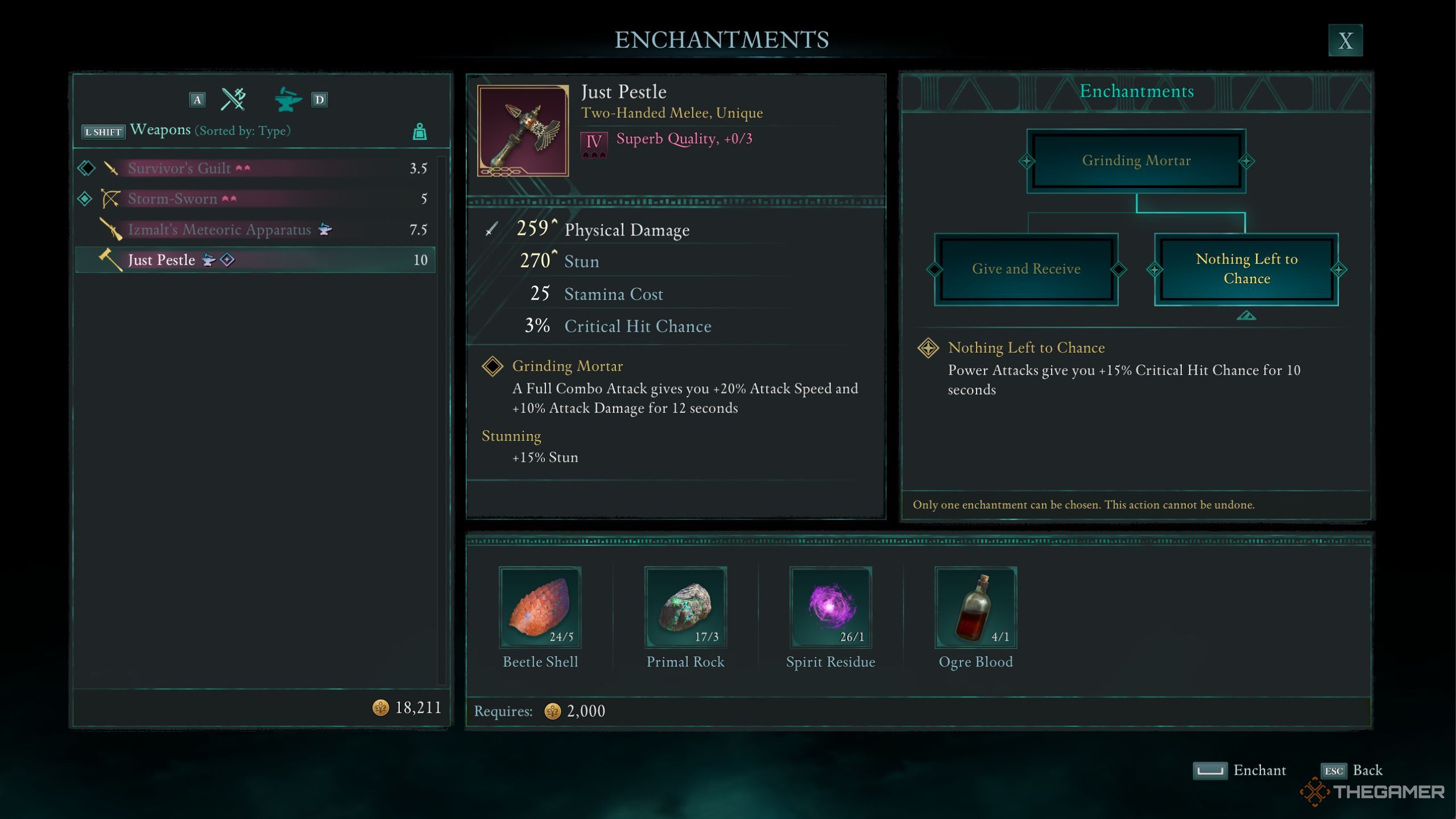Go back using the Back button
This screenshot has width=1456, height=819.
(1351, 770)
